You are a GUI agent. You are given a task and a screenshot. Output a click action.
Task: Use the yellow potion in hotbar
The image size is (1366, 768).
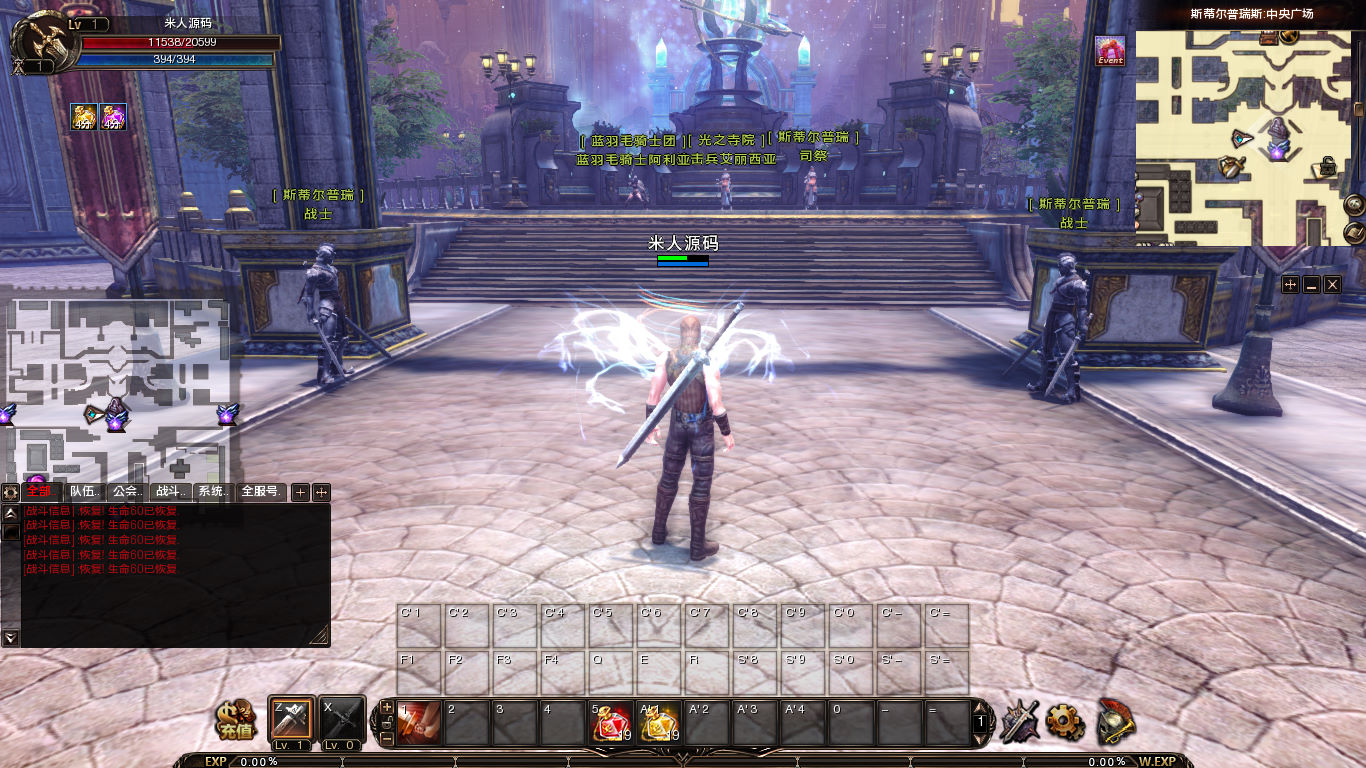(x=659, y=723)
